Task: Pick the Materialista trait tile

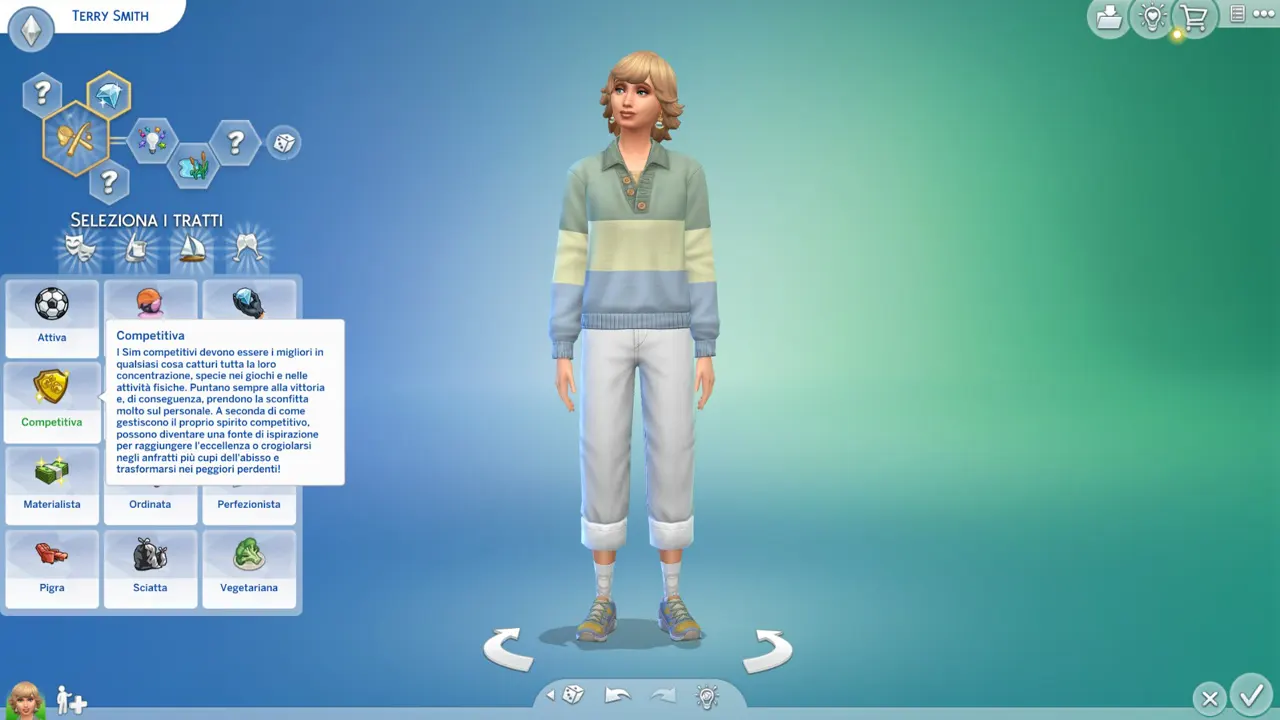Action: (x=52, y=484)
